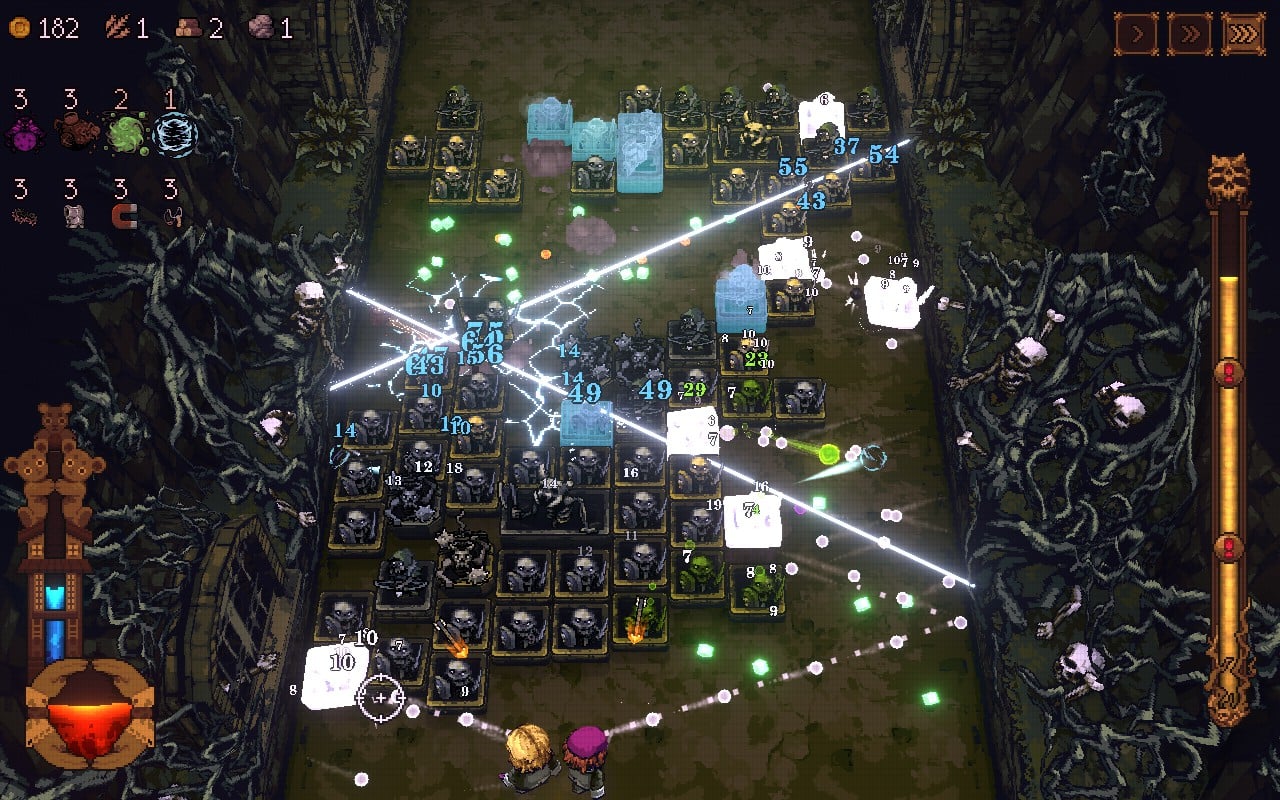Select the slingshot item
This screenshot has width=1280, height=800.
click(x=174, y=215)
